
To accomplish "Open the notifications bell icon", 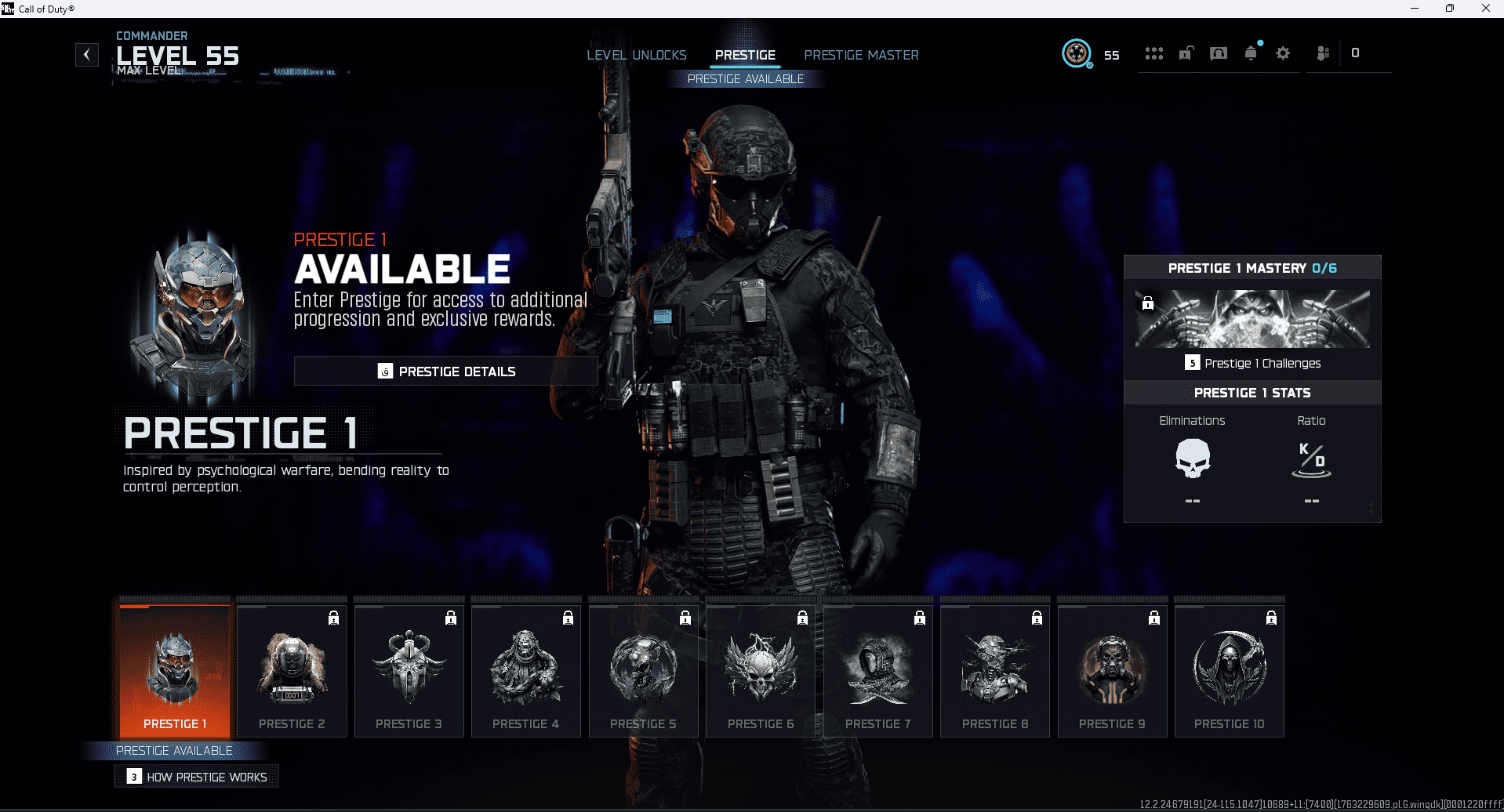I will [x=1251, y=53].
